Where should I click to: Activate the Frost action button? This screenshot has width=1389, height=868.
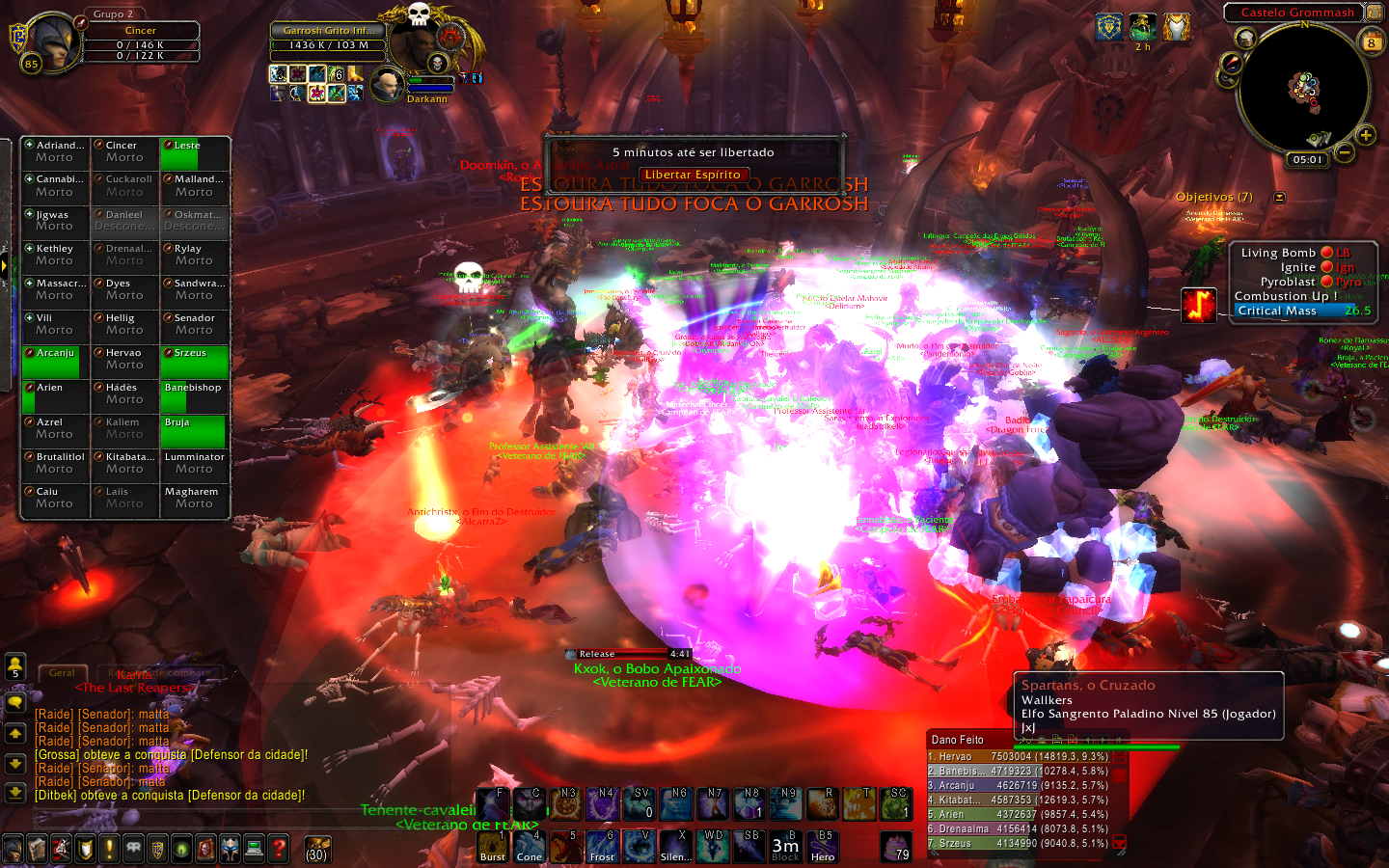click(x=602, y=847)
